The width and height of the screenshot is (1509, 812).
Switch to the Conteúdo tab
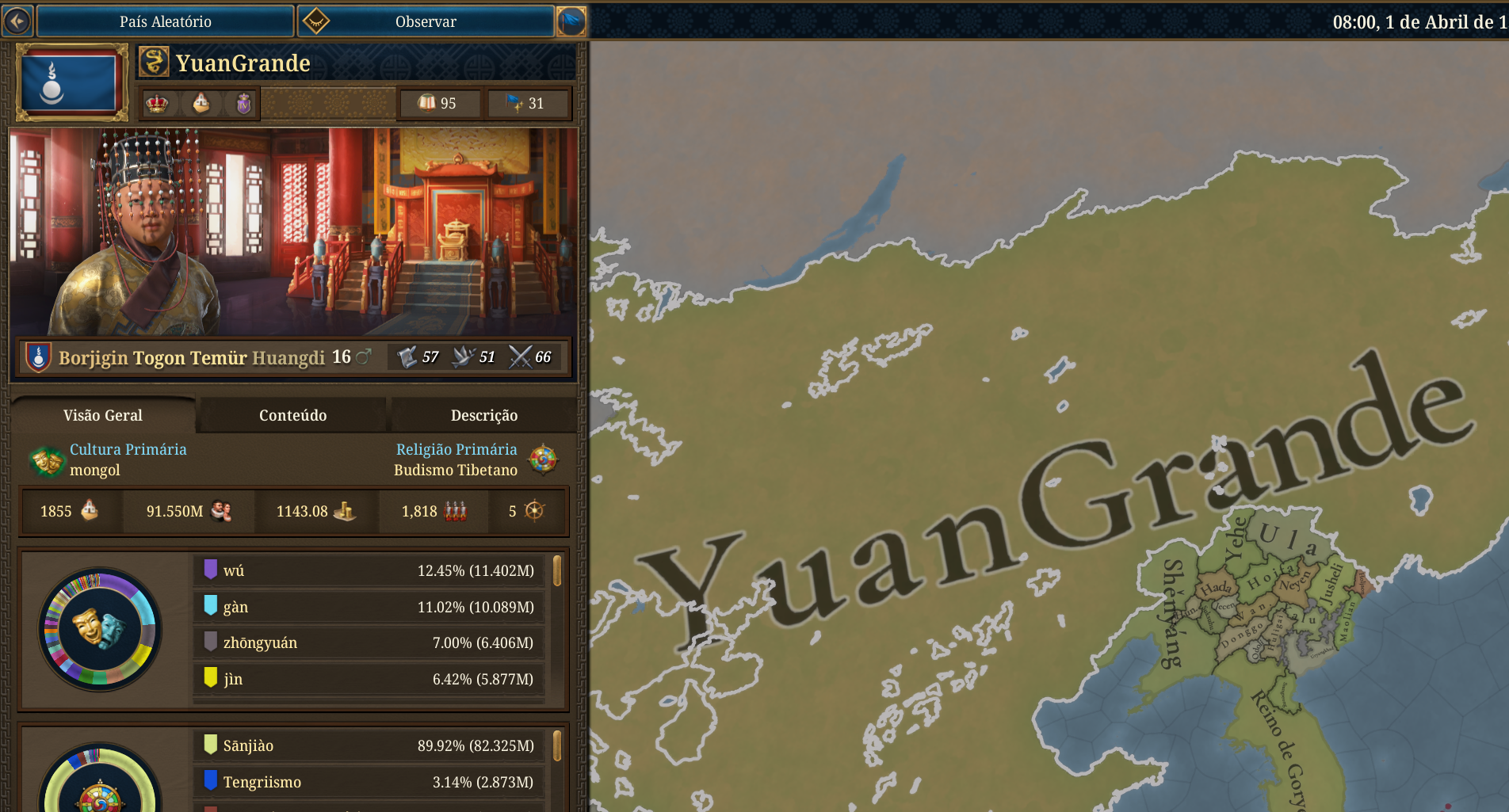[x=292, y=414]
